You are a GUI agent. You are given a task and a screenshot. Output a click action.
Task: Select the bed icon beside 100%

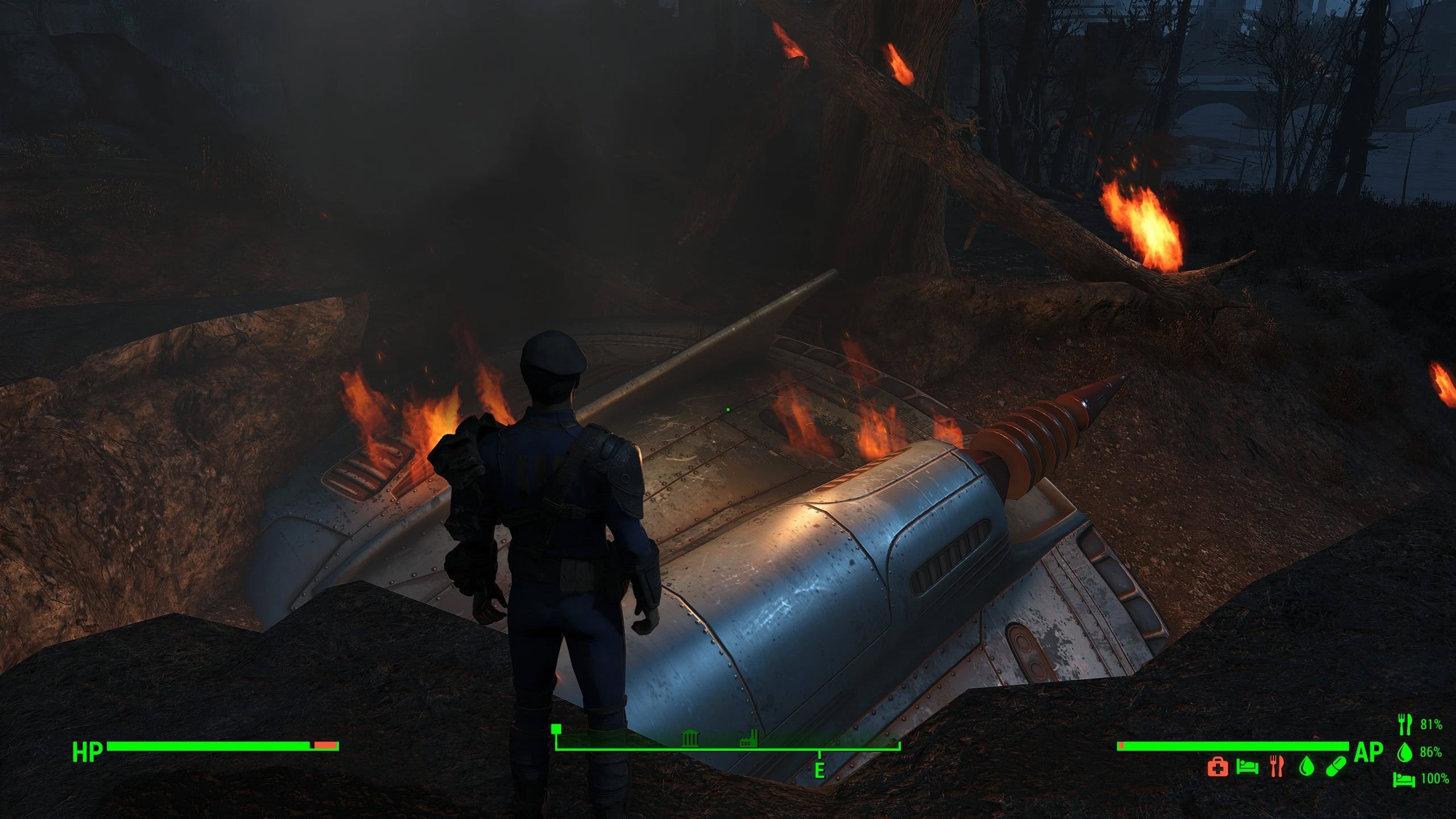coord(1404,779)
